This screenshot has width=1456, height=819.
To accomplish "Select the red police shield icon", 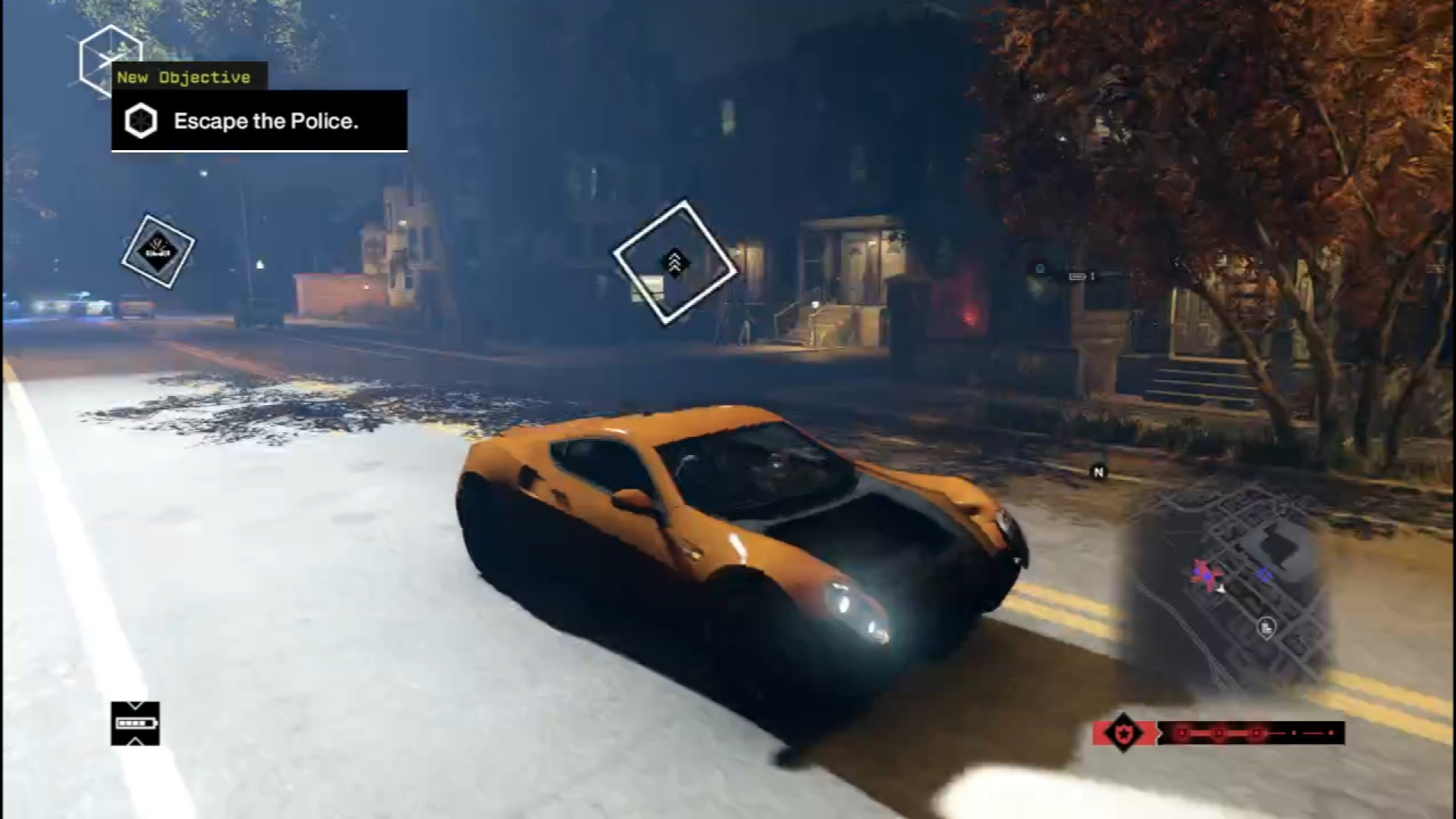I will tap(1122, 733).
